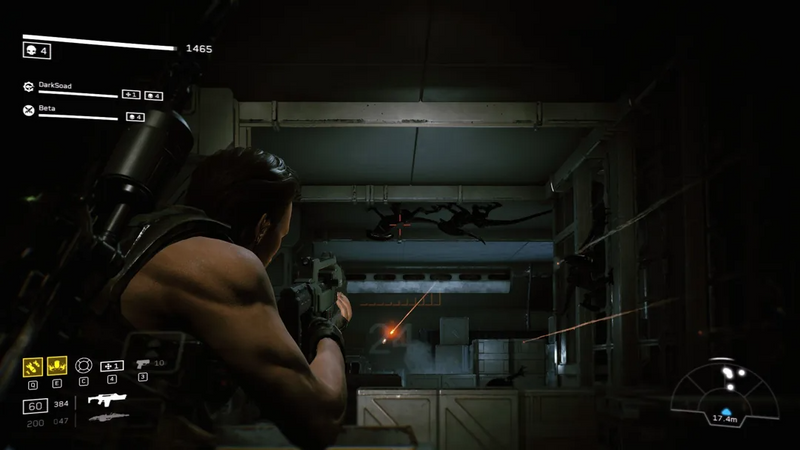Select the medkit item slot
This screenshot has width=800, height=450.
(x=112, y=365)
